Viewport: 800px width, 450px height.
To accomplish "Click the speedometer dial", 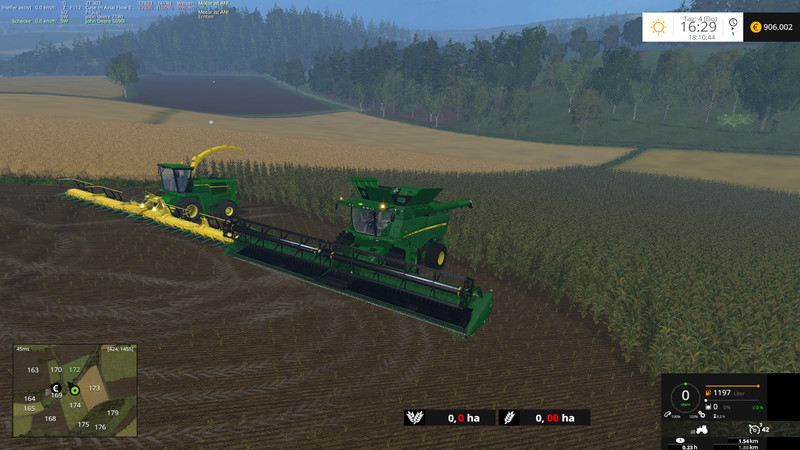I will tap(686, 396).
